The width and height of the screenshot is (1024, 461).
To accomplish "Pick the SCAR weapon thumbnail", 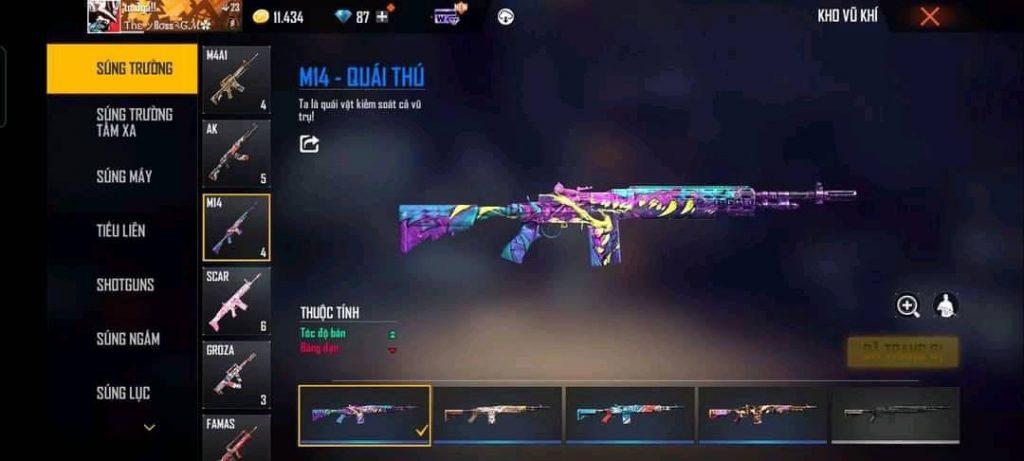I will pos(236,300).
